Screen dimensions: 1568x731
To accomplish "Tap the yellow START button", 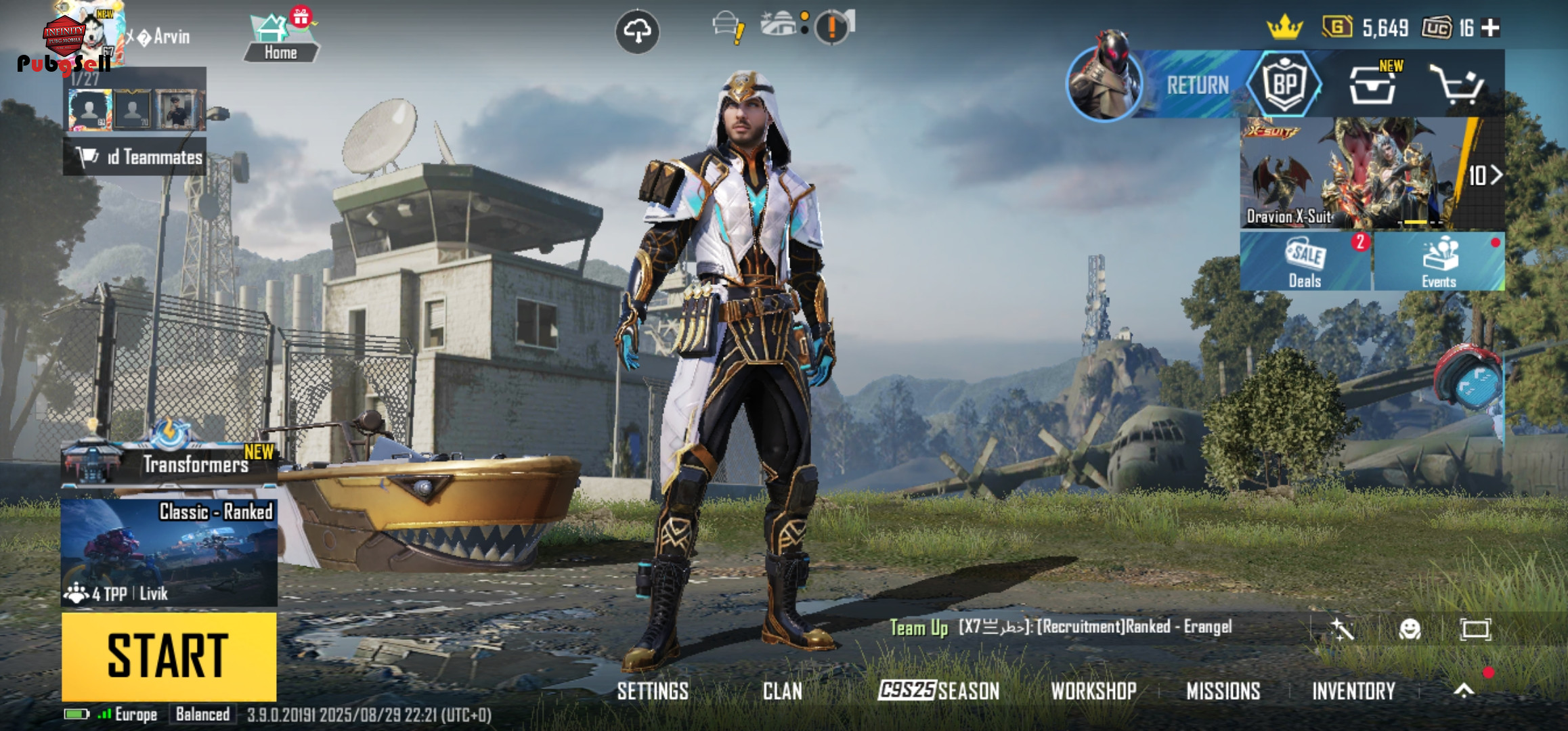I will click(x=169, y=655).
